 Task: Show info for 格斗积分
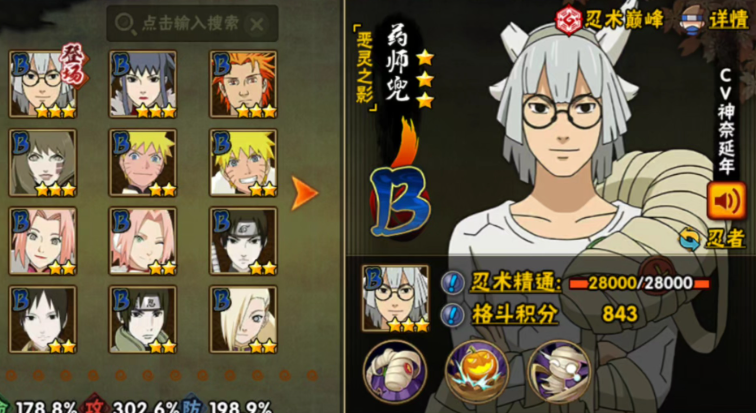pyautogui.click(x=452, y=314)
